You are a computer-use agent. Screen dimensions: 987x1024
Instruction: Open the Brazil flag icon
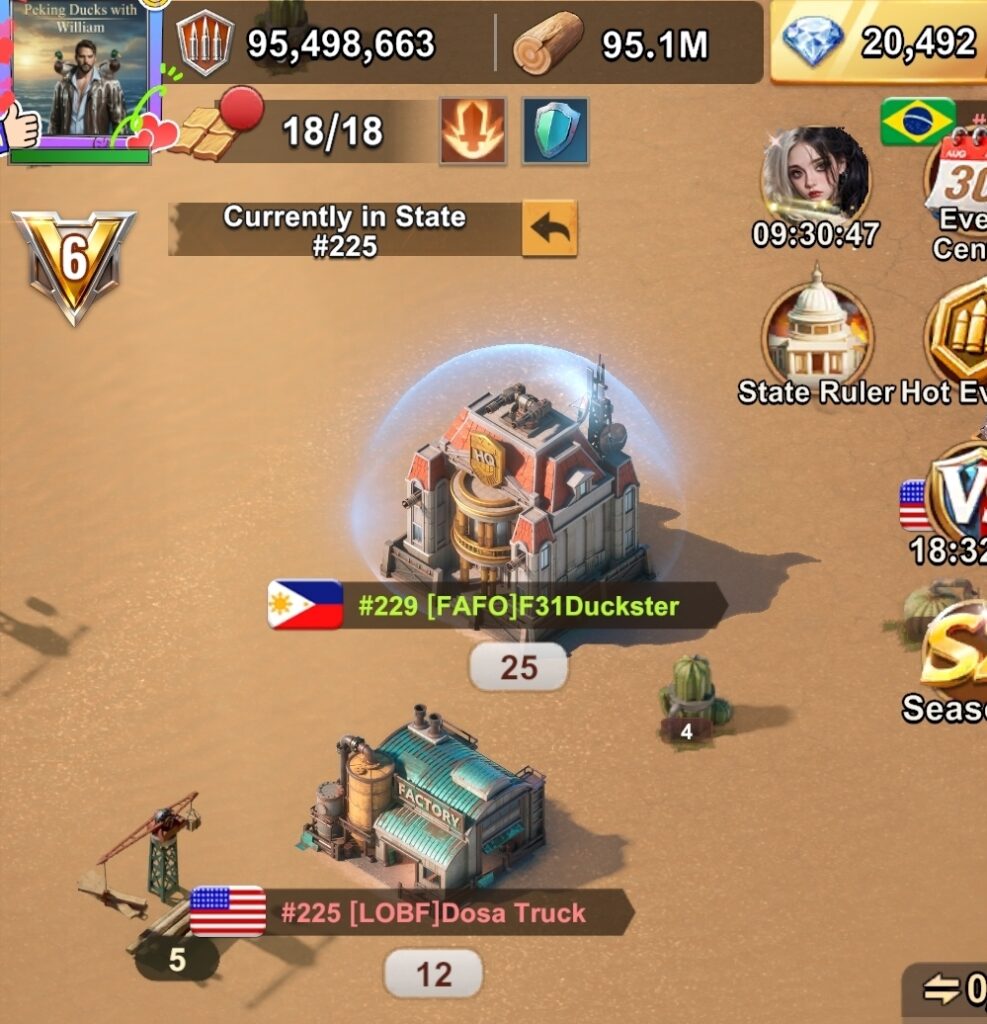pos(917,122)
